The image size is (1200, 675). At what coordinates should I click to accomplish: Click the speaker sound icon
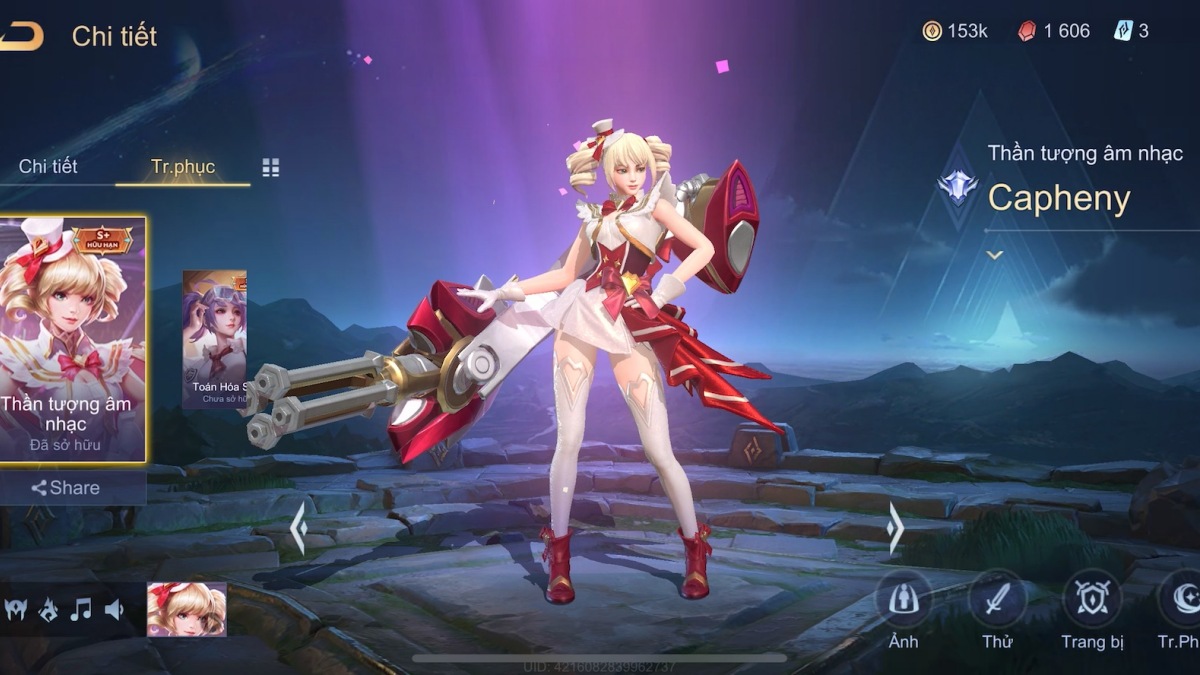coord(114,609)
